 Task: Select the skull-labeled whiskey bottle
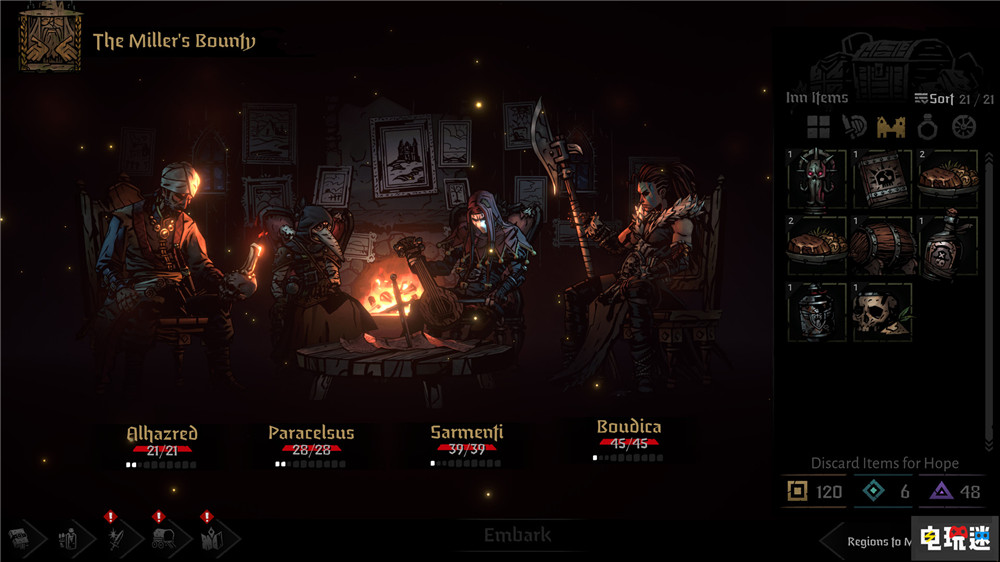click(x=947, y=245)
